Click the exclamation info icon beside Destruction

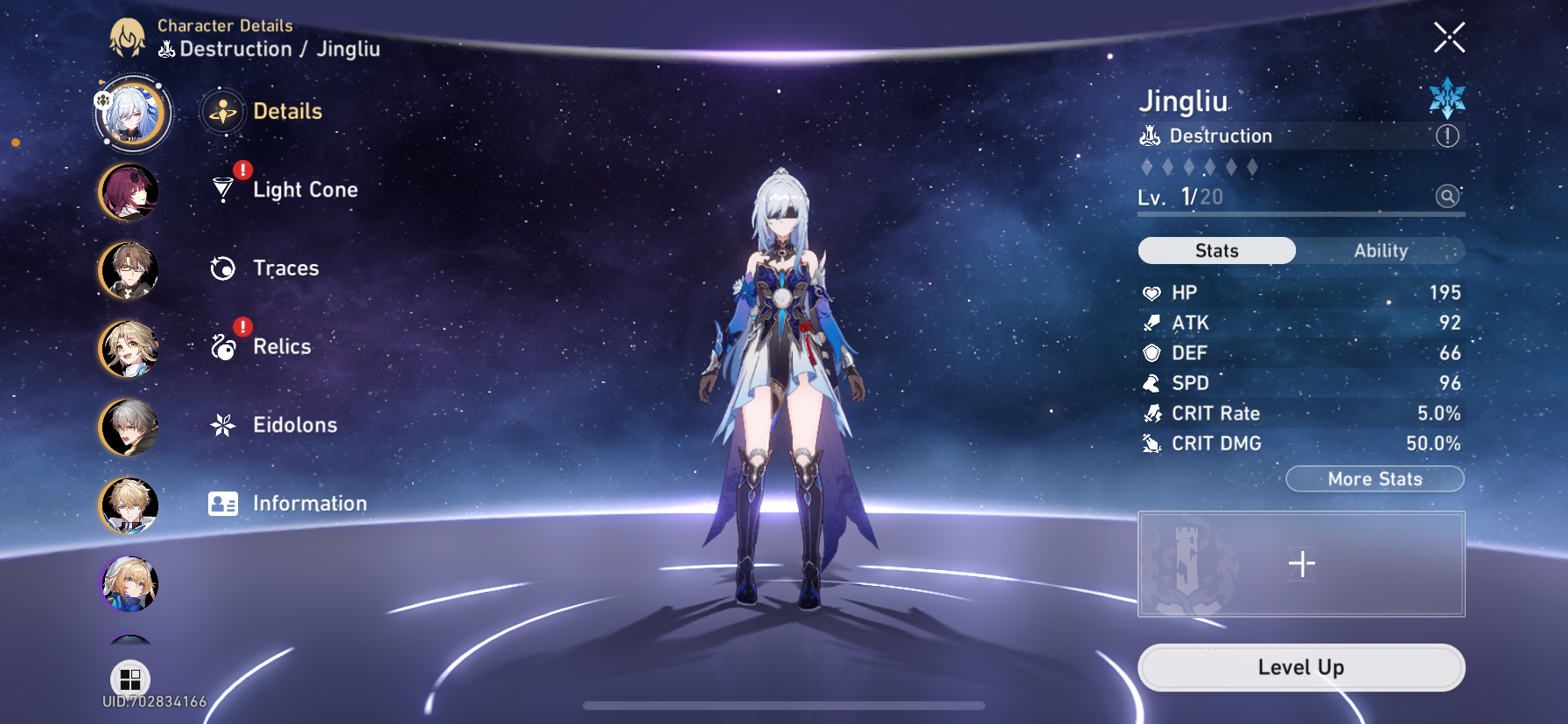click(x=1448, y=136)
